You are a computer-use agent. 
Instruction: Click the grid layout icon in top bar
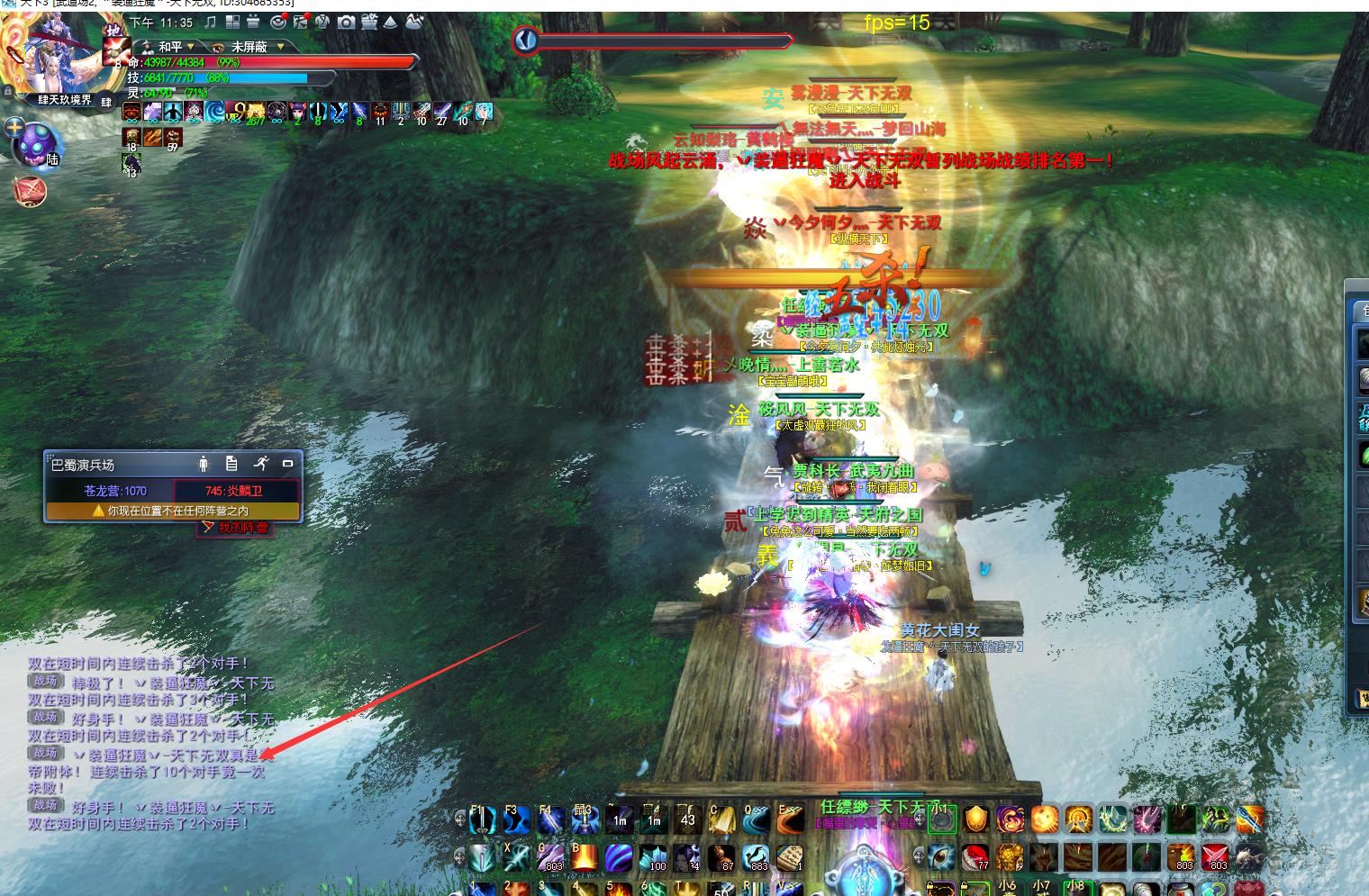tap(232, 22)
